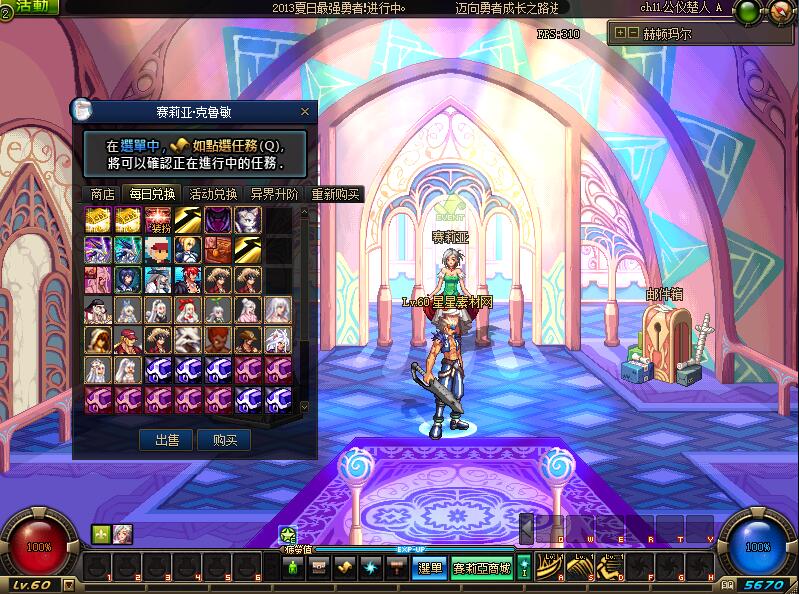Open the 選單 menu button
Viewport: 799px width, 594px height.
tap(430, 568)
